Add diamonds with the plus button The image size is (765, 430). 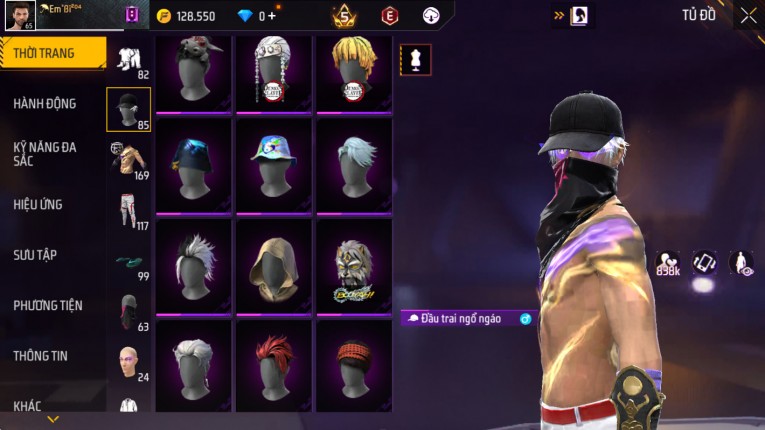271,16
